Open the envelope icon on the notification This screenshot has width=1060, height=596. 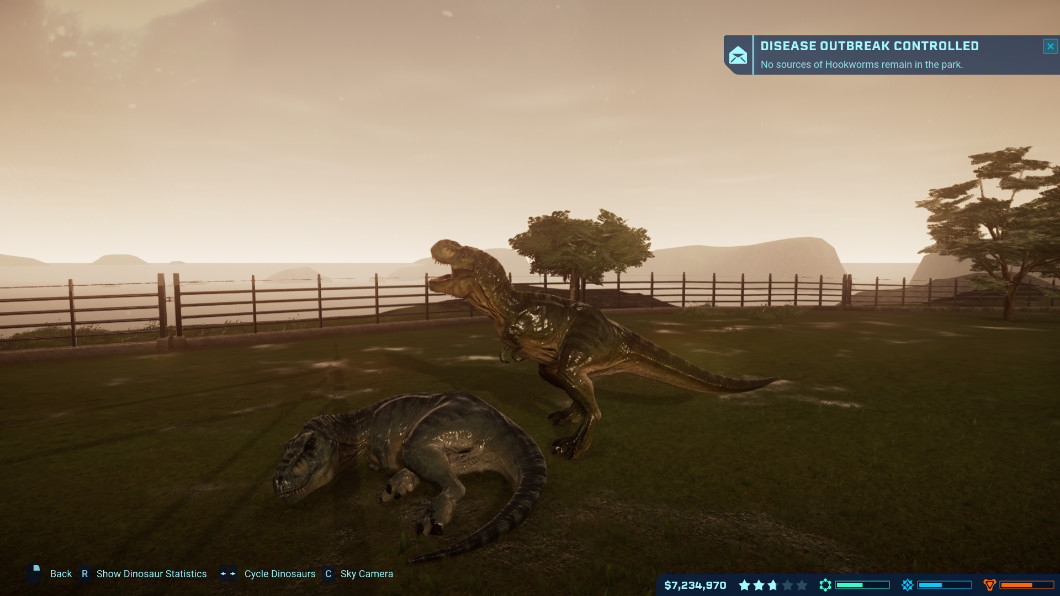738,56
